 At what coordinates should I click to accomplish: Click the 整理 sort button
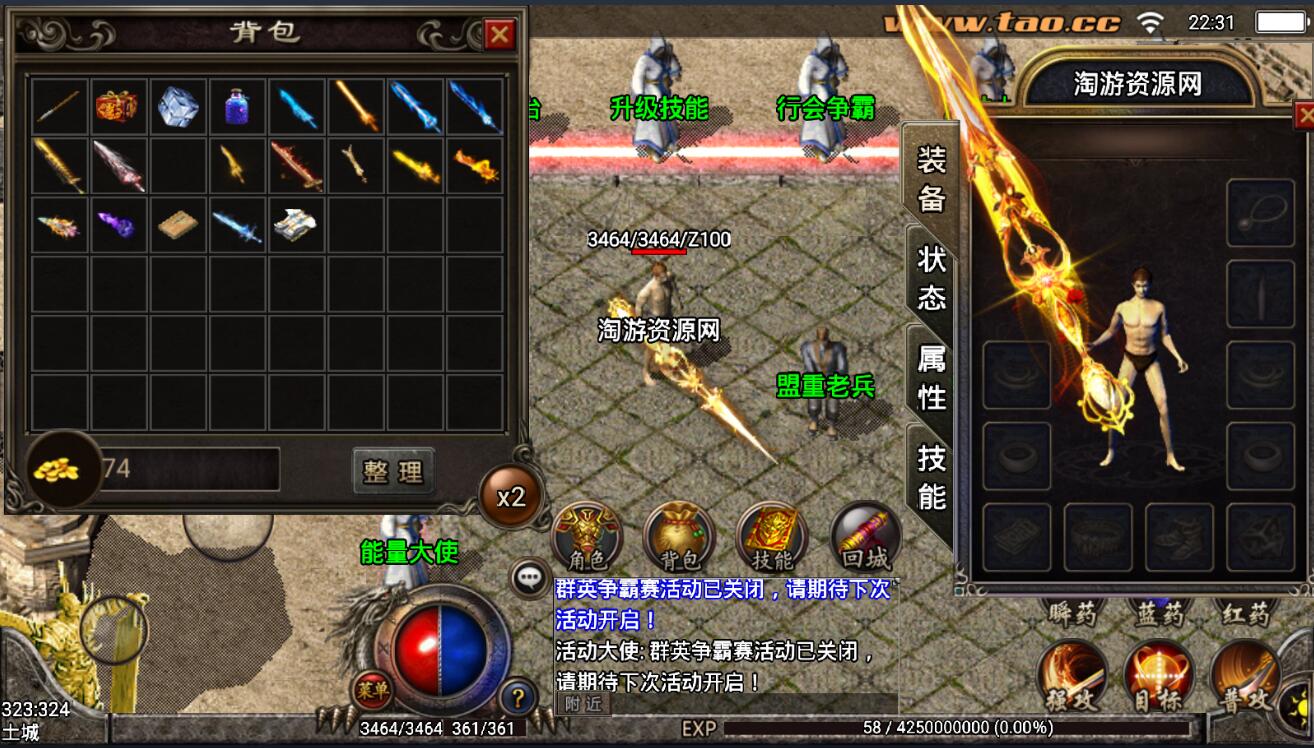[393, 471]
